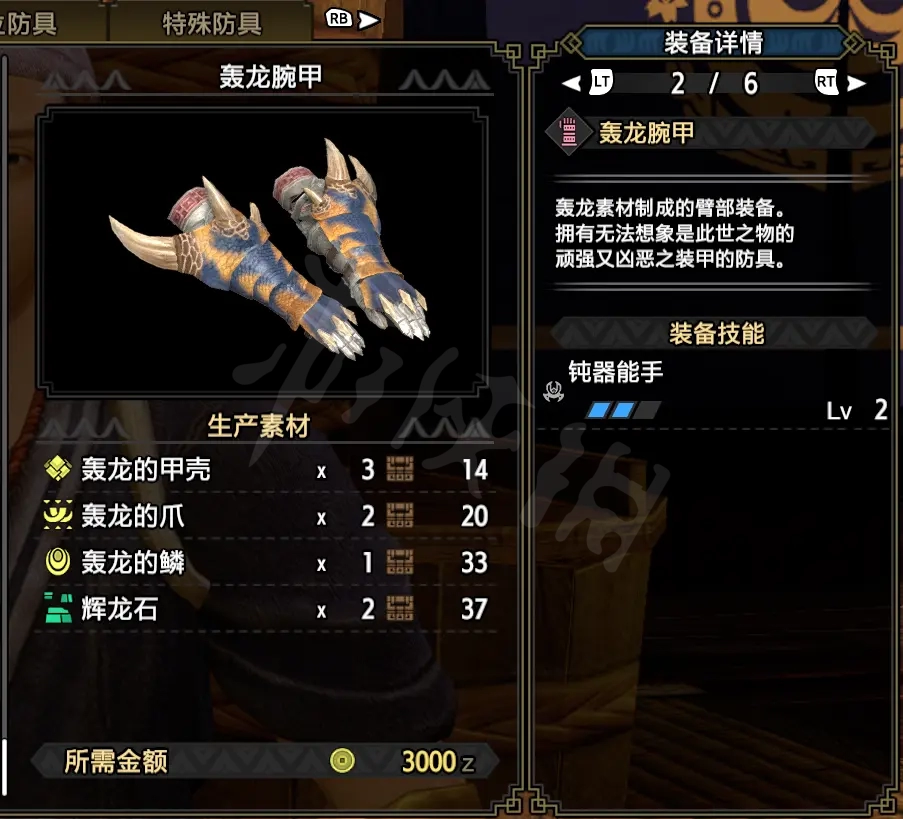Image resolution: width=903 pixels, height=819 pixels.
Task: Switch to the 特殊防具 tab
Action: coord(212,24)
